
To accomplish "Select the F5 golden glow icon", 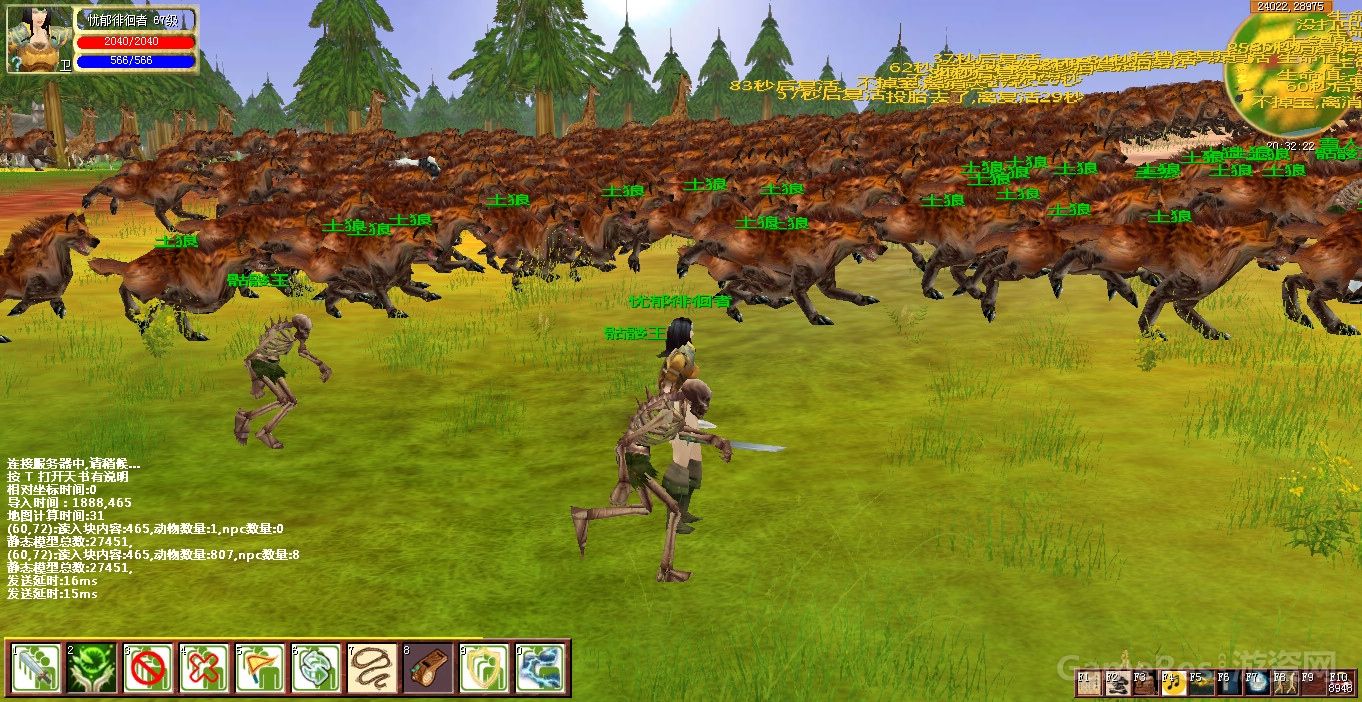I will [x=1200, y=684].
